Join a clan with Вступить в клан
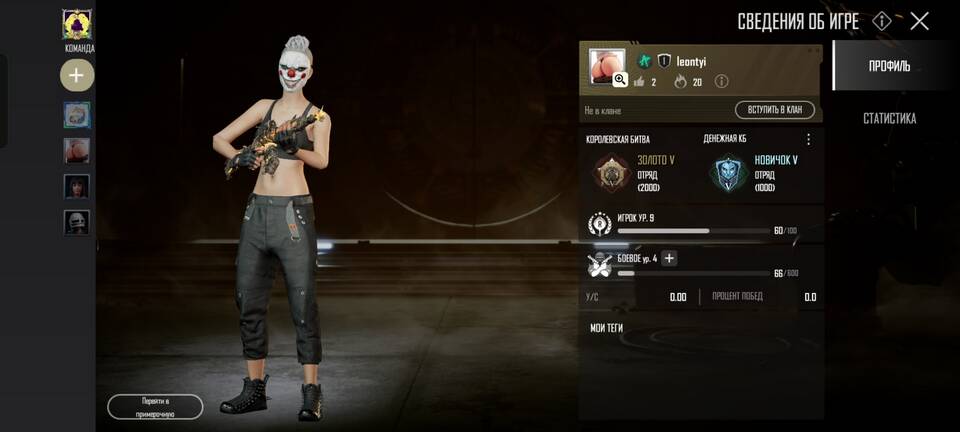The width and height of the screenshot is (960, 432). click(774, 110)
